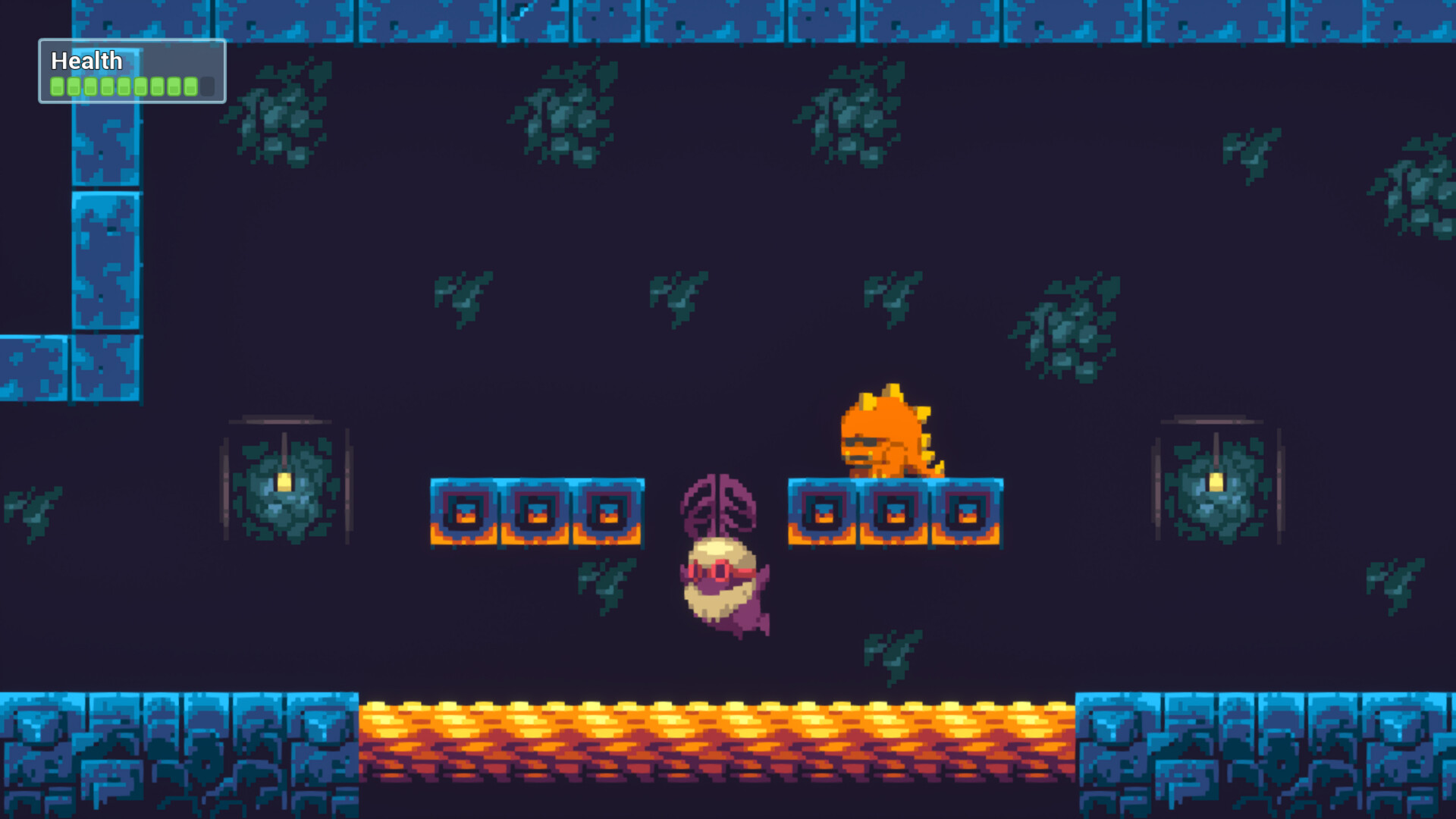This screenshot has height=819, width=1456.
Task: Click the first green health segment
Action: click(58, 86)
